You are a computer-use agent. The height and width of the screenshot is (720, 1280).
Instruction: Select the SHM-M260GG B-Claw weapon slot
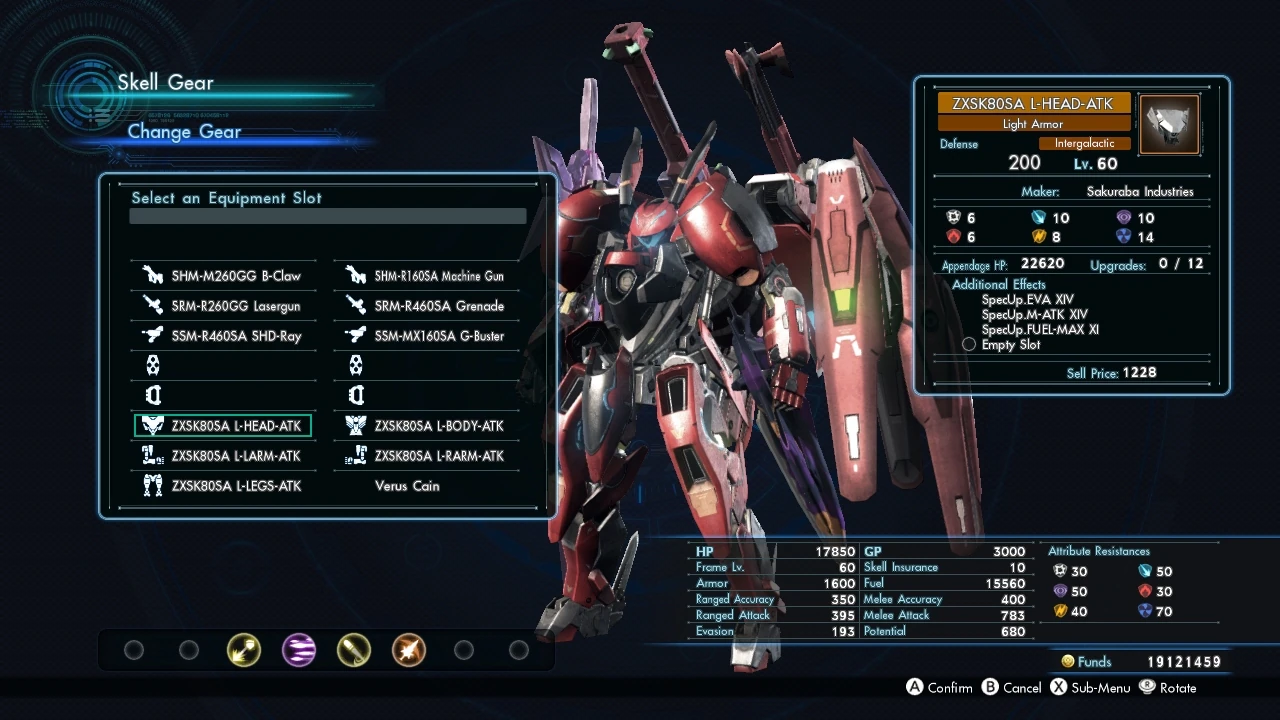[224, 276]
